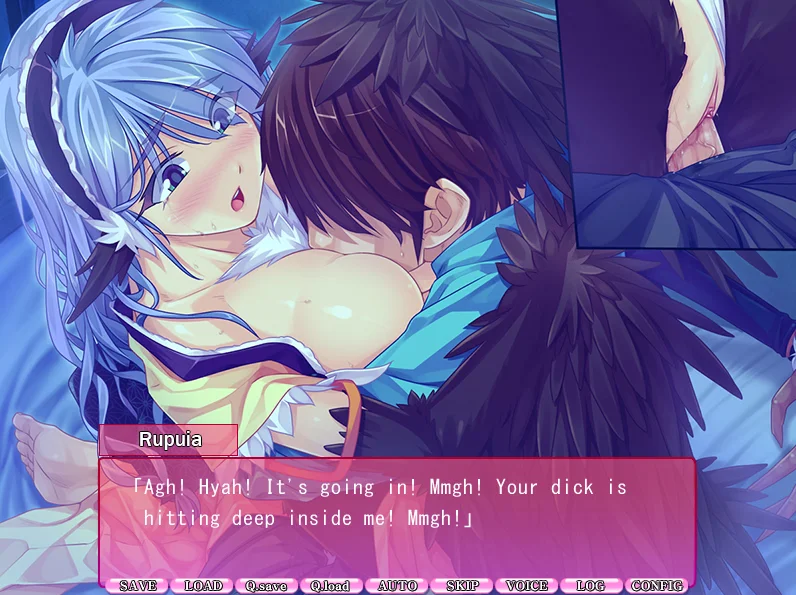The height and width of the screenshot is (595, 796).
Task: Open the CONFIG settings
Action: [657, 586]
